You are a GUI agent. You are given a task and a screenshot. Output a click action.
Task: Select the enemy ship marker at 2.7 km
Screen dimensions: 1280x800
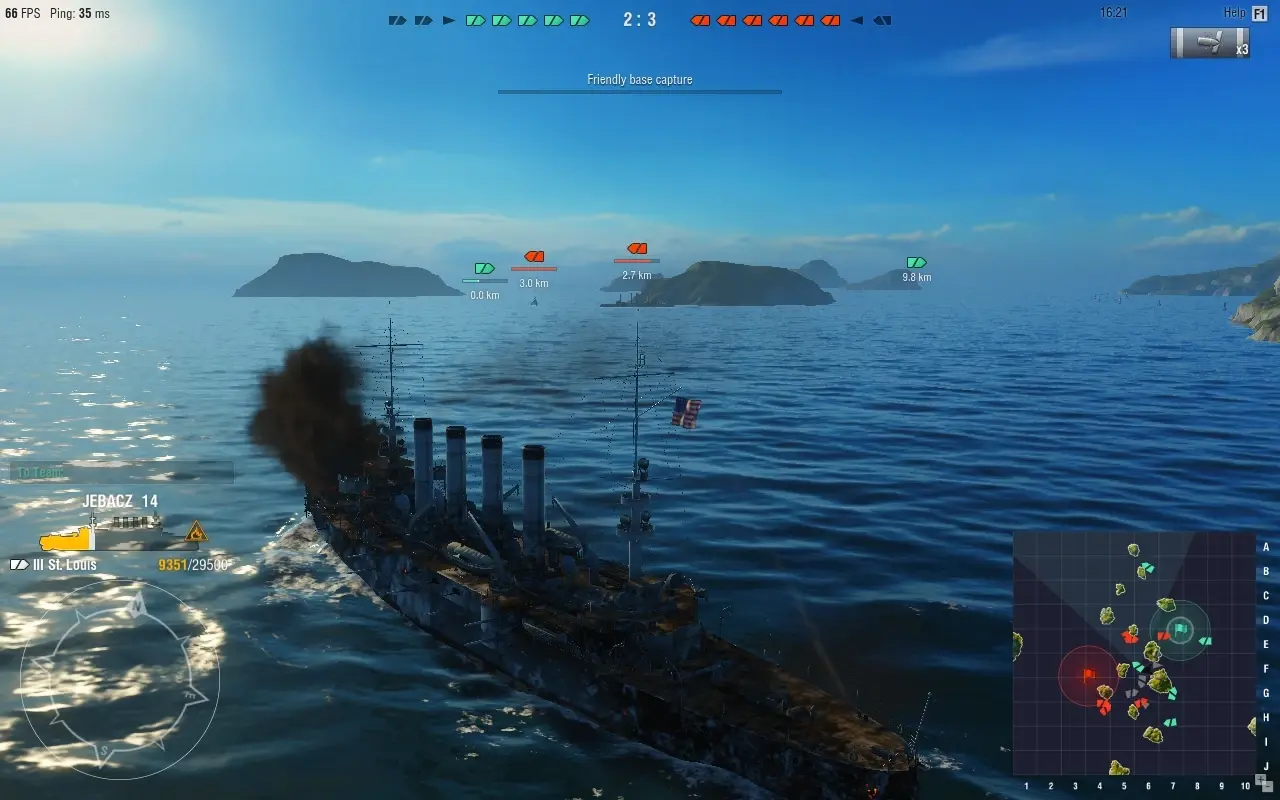pos(638,249)
